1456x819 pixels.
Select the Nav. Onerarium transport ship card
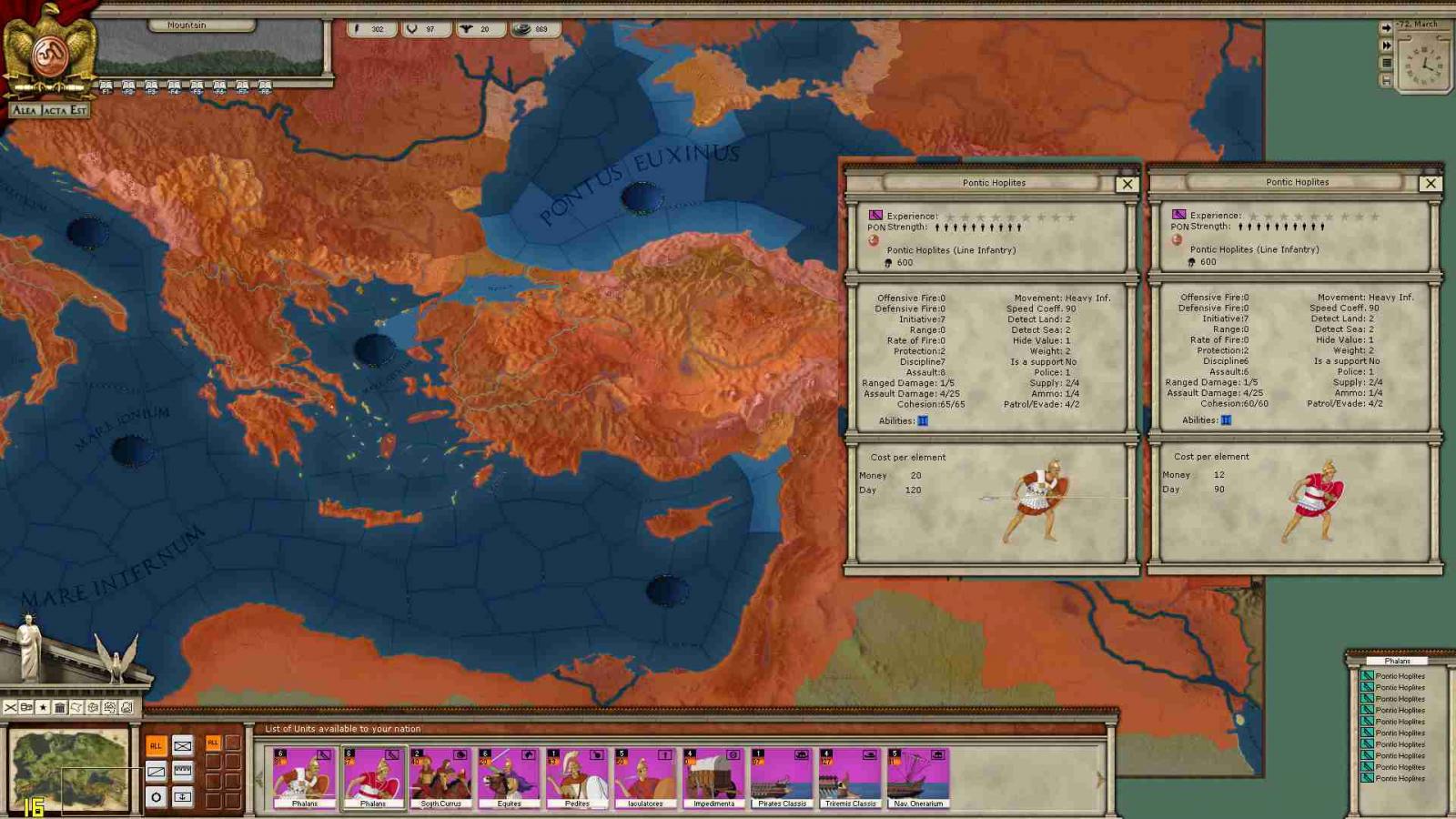click(918, 777)
